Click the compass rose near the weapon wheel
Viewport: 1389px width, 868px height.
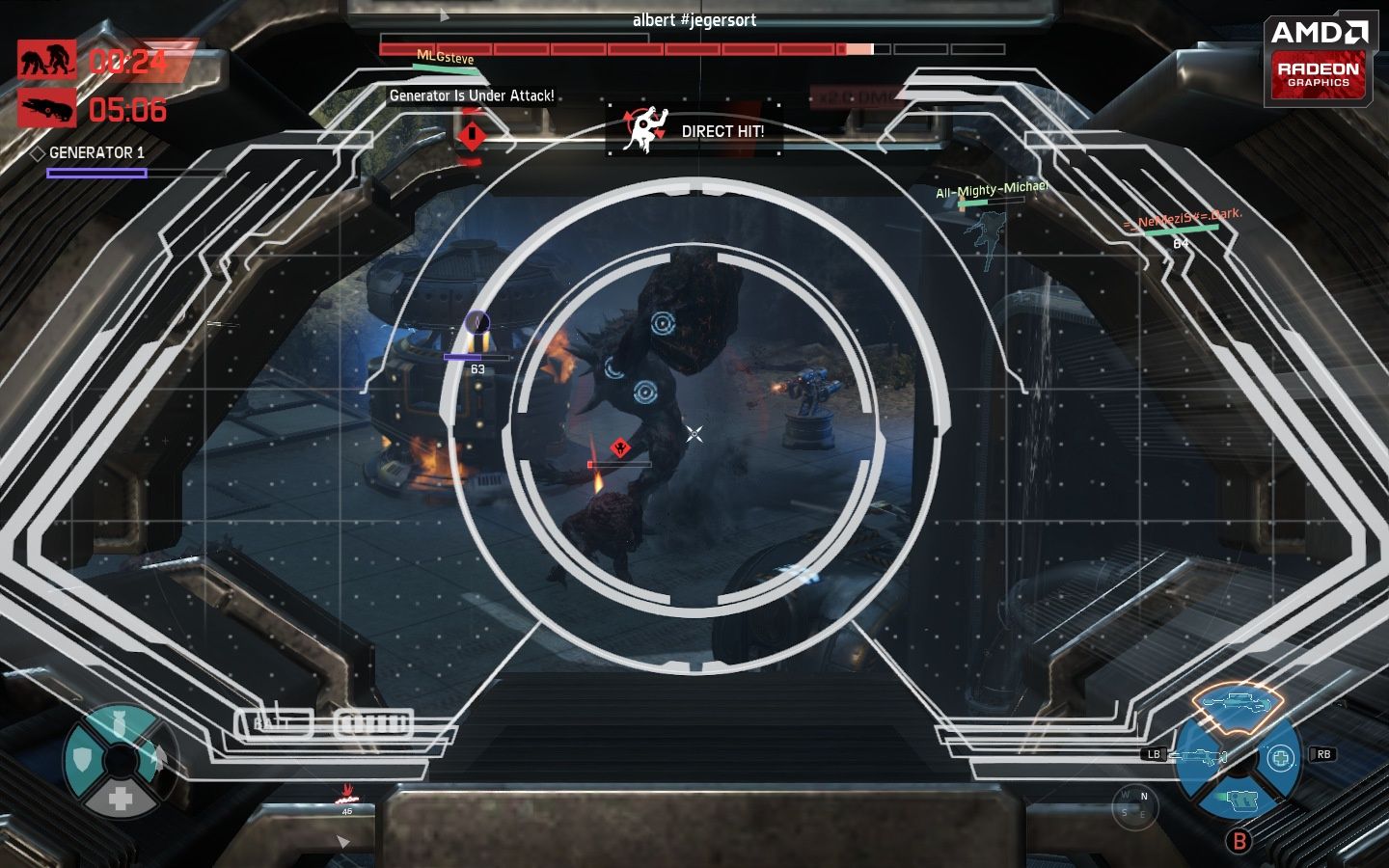(1134, 806)
